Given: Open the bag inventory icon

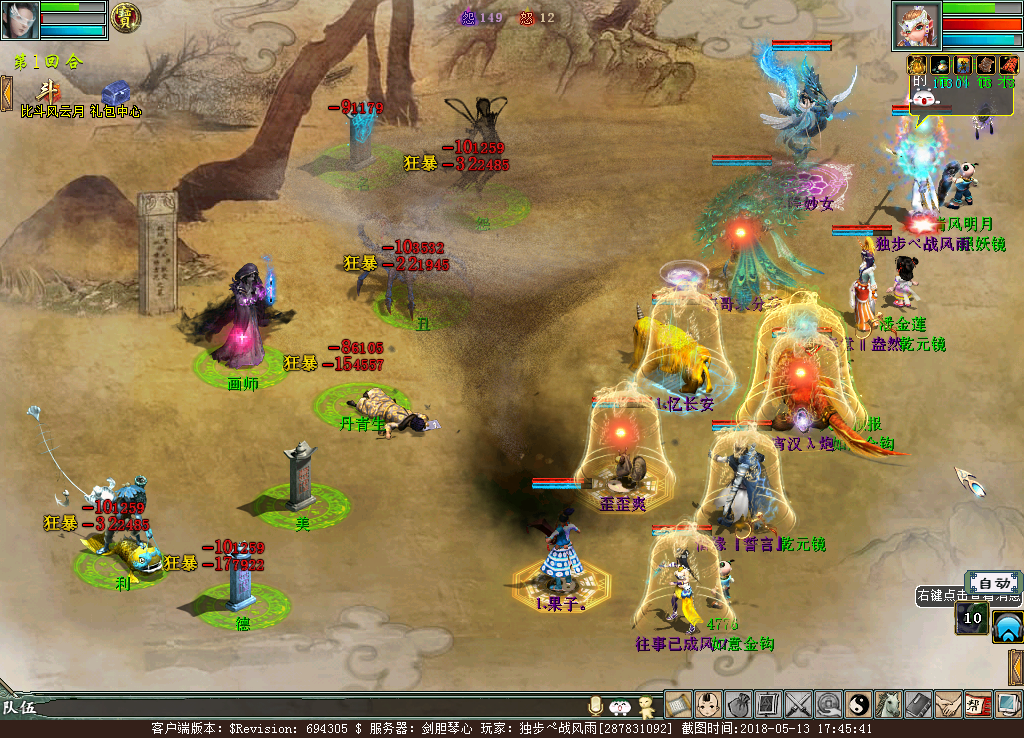Looking at the screenshot, I should click(x=738, y=705).
